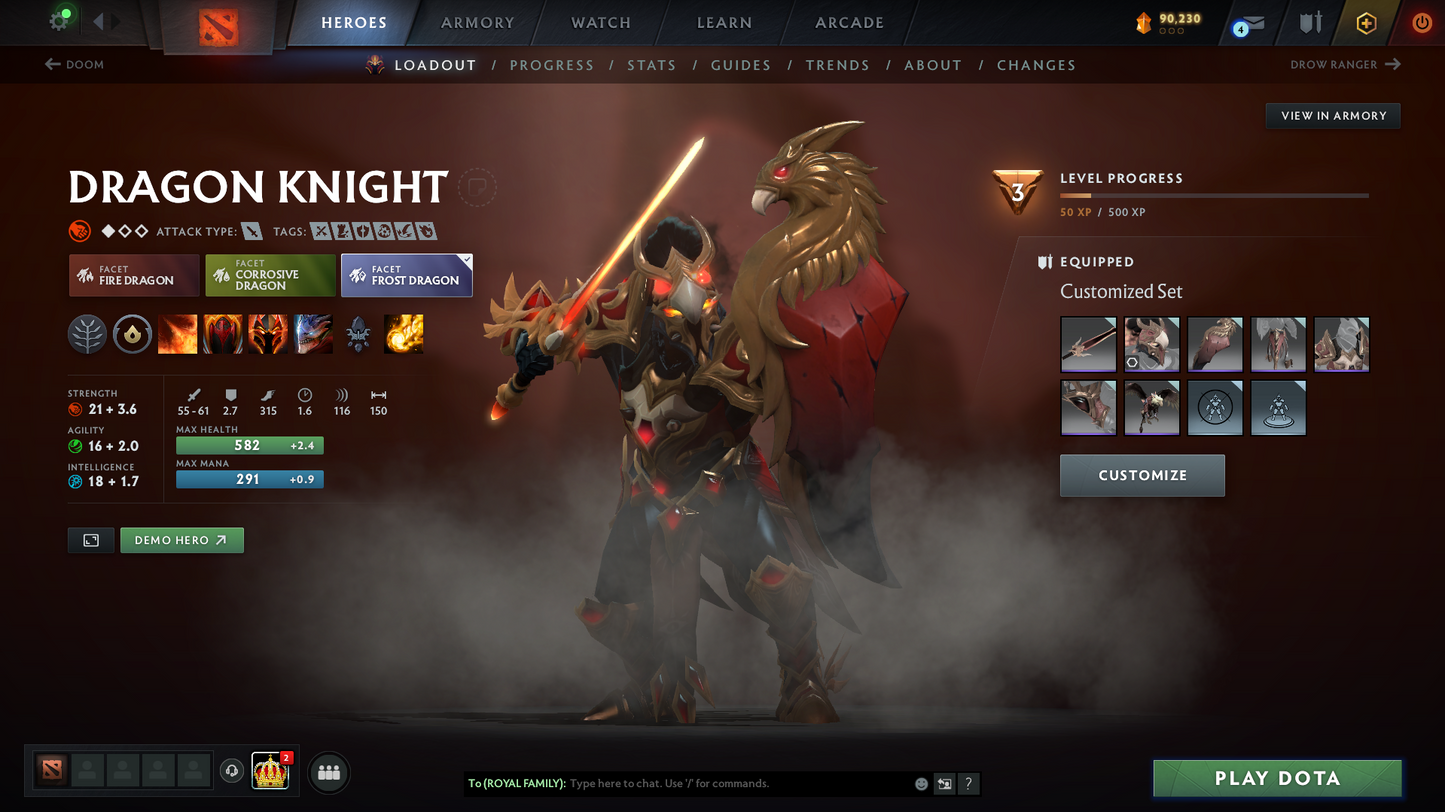Go to next hero Drow Ranger
1445x812 pixels.
(x=1345, y=65)
